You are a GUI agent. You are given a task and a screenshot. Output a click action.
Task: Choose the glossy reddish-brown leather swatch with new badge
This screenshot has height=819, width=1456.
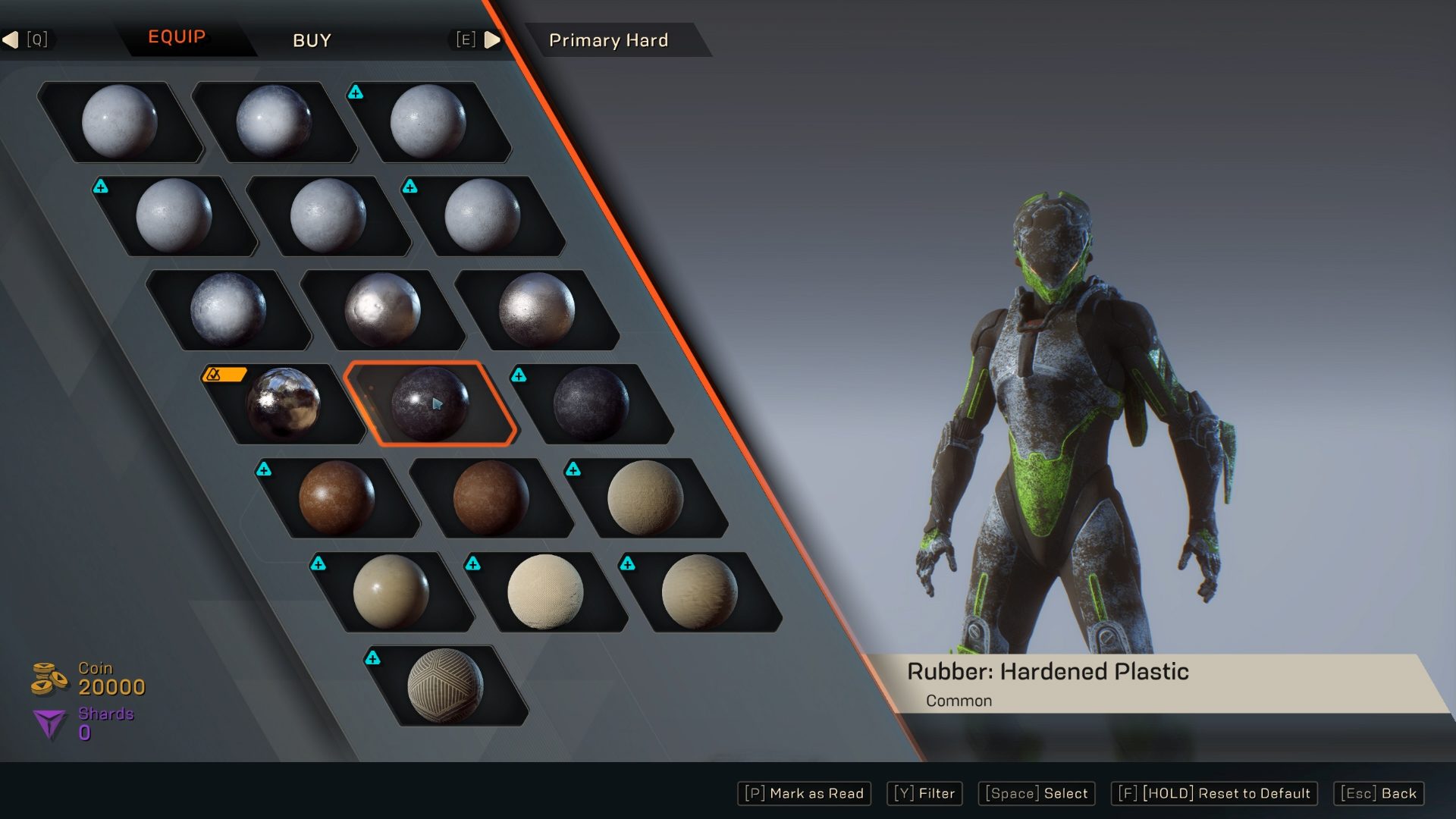click(337, 497)
